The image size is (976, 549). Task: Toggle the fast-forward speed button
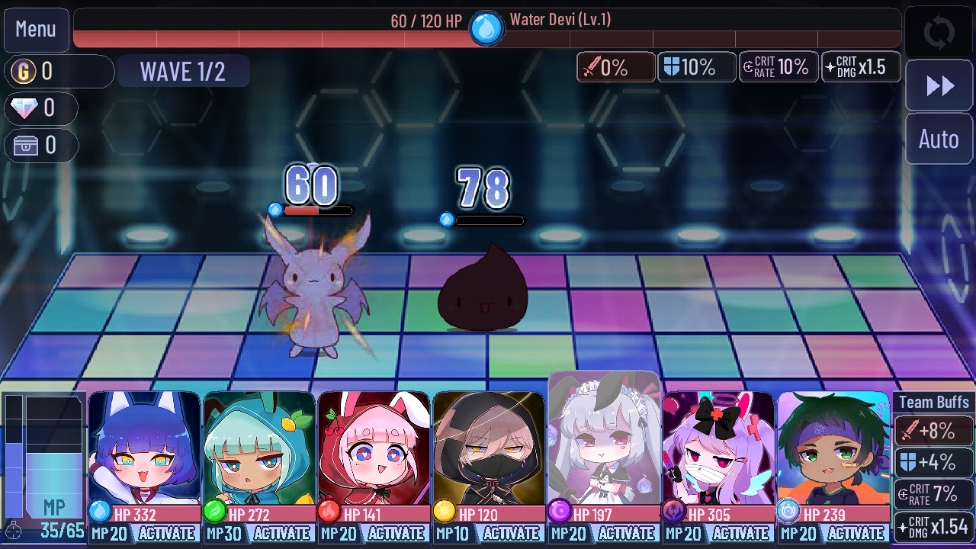pyautogui.click(x=939, y=86)
